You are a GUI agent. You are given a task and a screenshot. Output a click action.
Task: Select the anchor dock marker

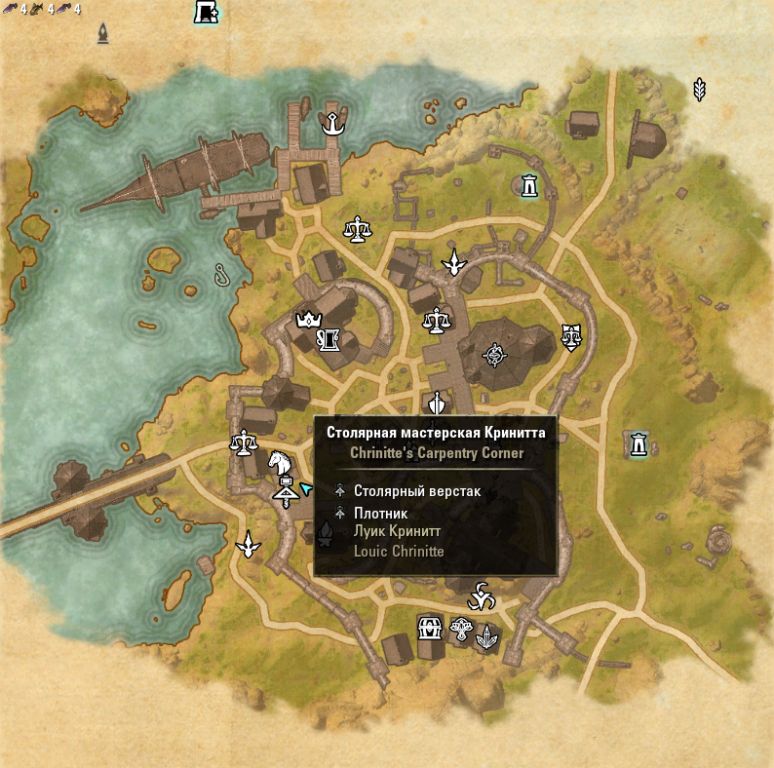[x=331, y=124]
